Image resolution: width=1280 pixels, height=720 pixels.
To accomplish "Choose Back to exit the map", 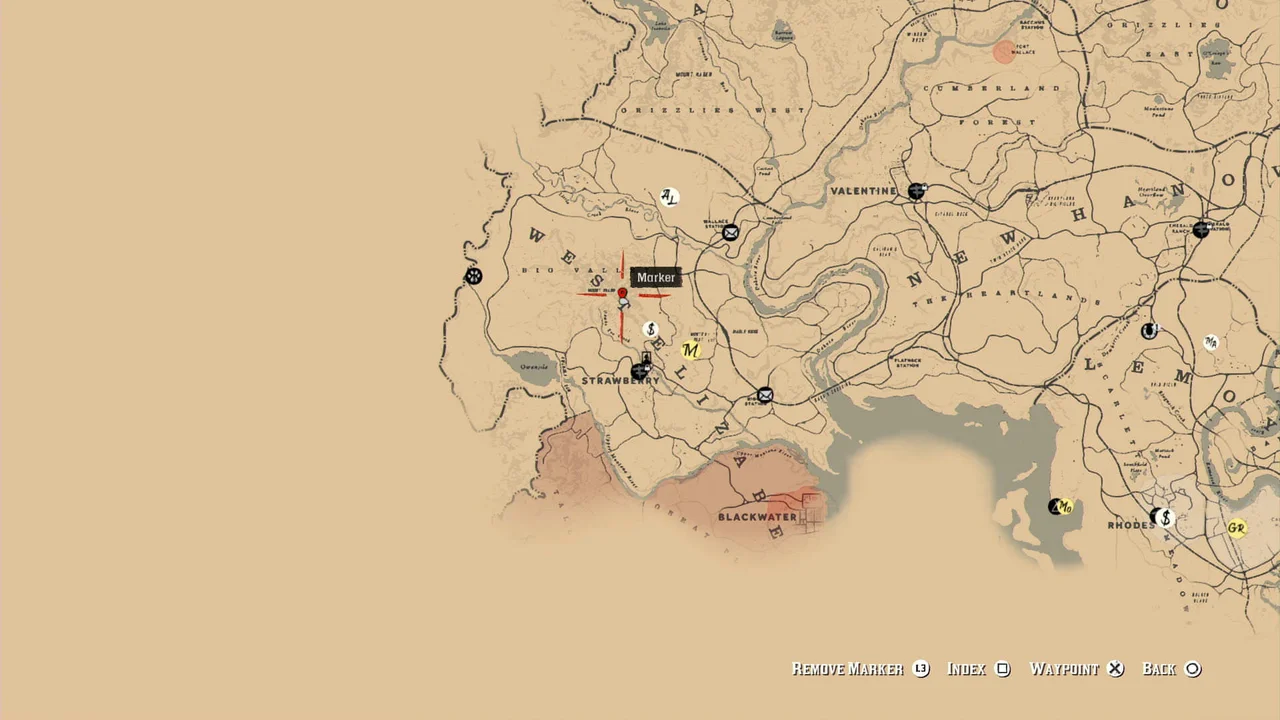I will tap(1160, 669).
